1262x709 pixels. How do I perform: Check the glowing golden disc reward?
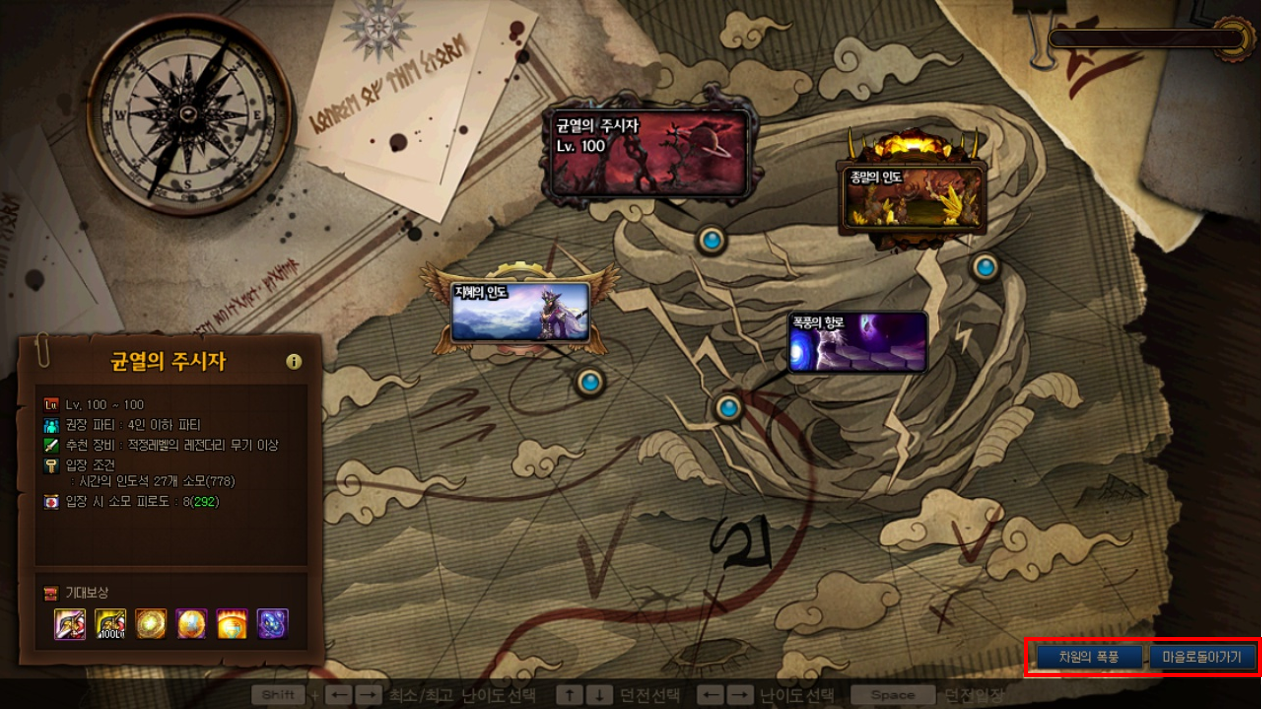point(151,624)
